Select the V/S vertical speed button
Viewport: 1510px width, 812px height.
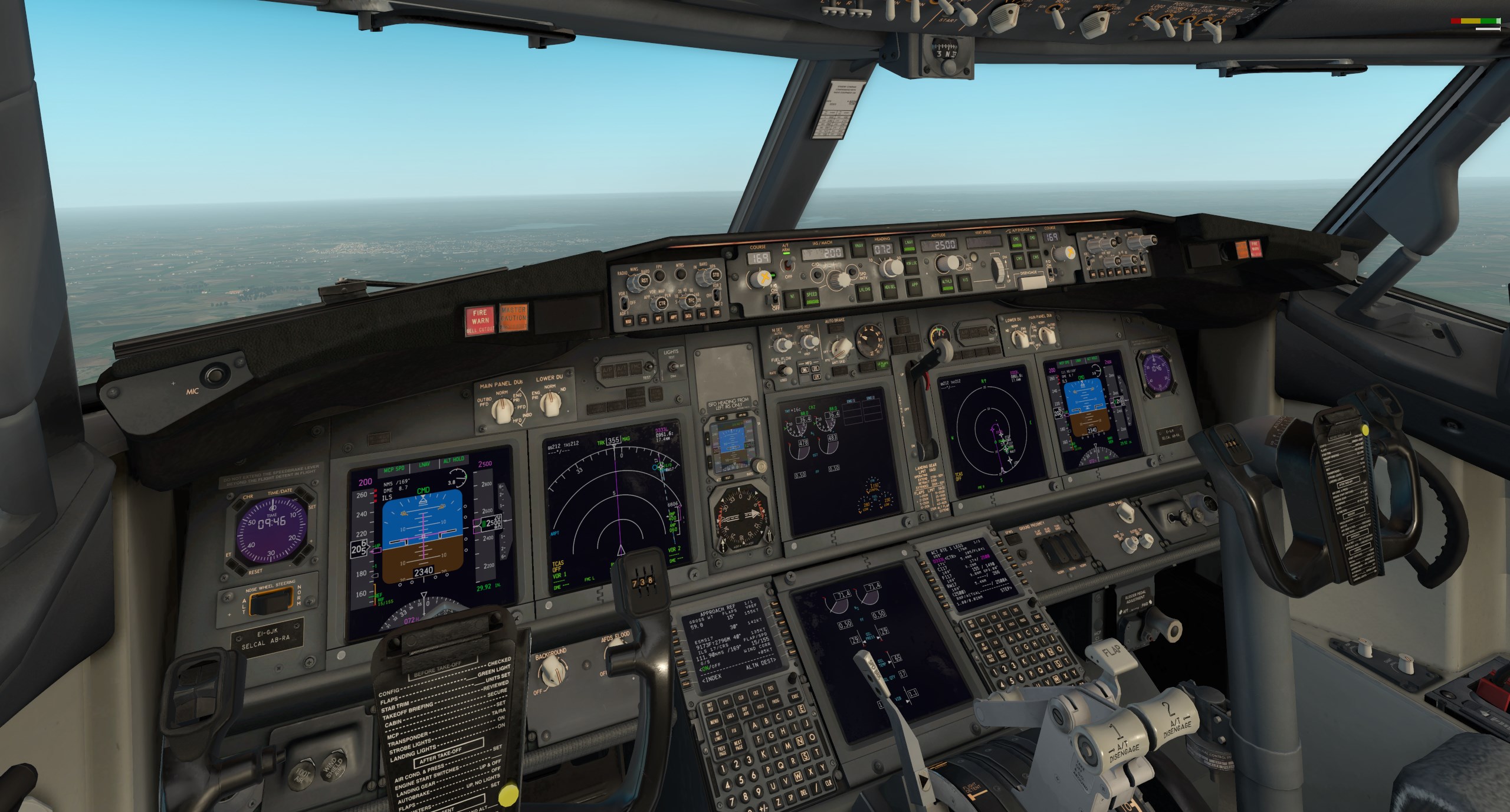[966, 281]
